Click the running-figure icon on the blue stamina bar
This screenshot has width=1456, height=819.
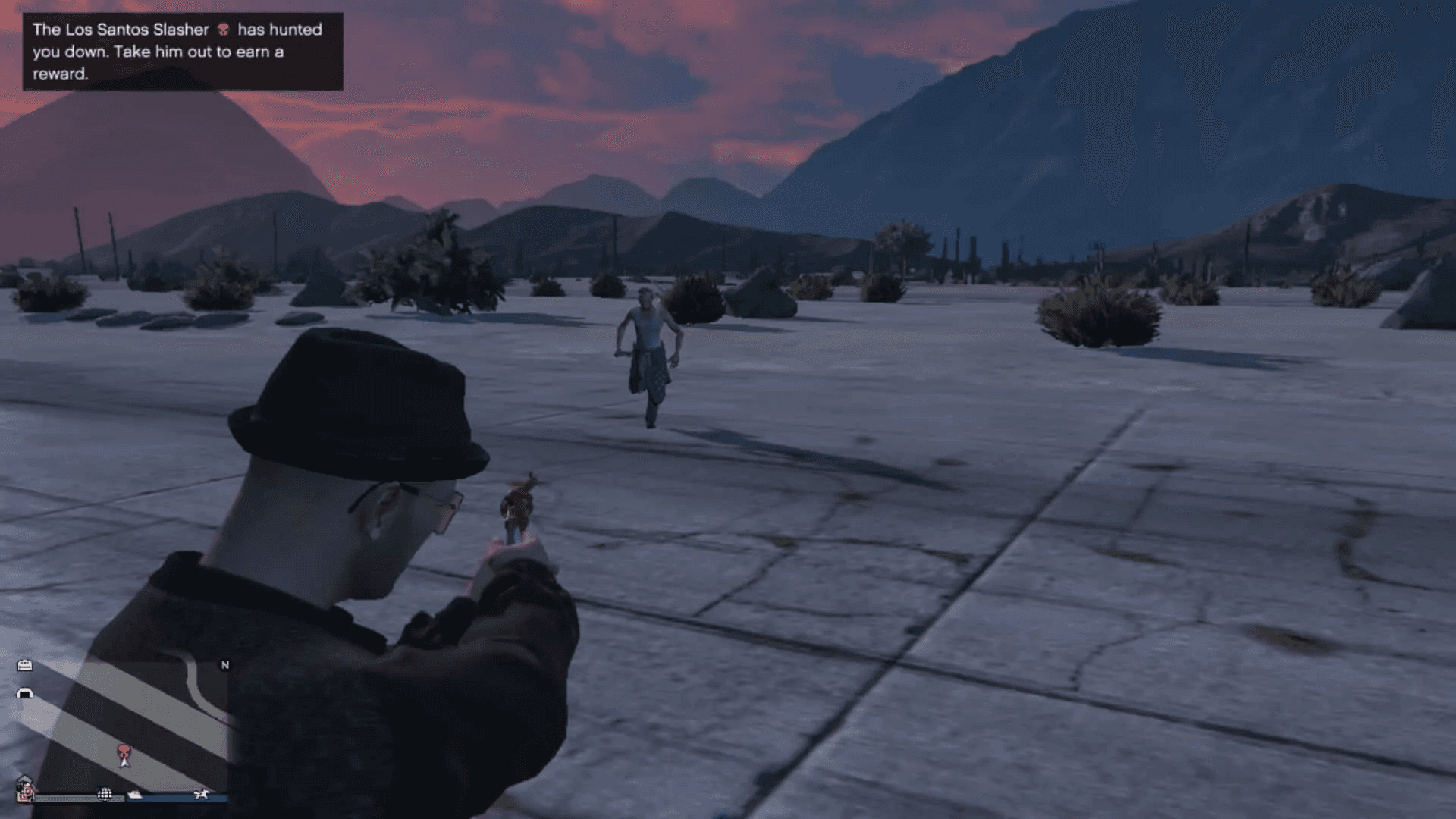click(202, 795)
